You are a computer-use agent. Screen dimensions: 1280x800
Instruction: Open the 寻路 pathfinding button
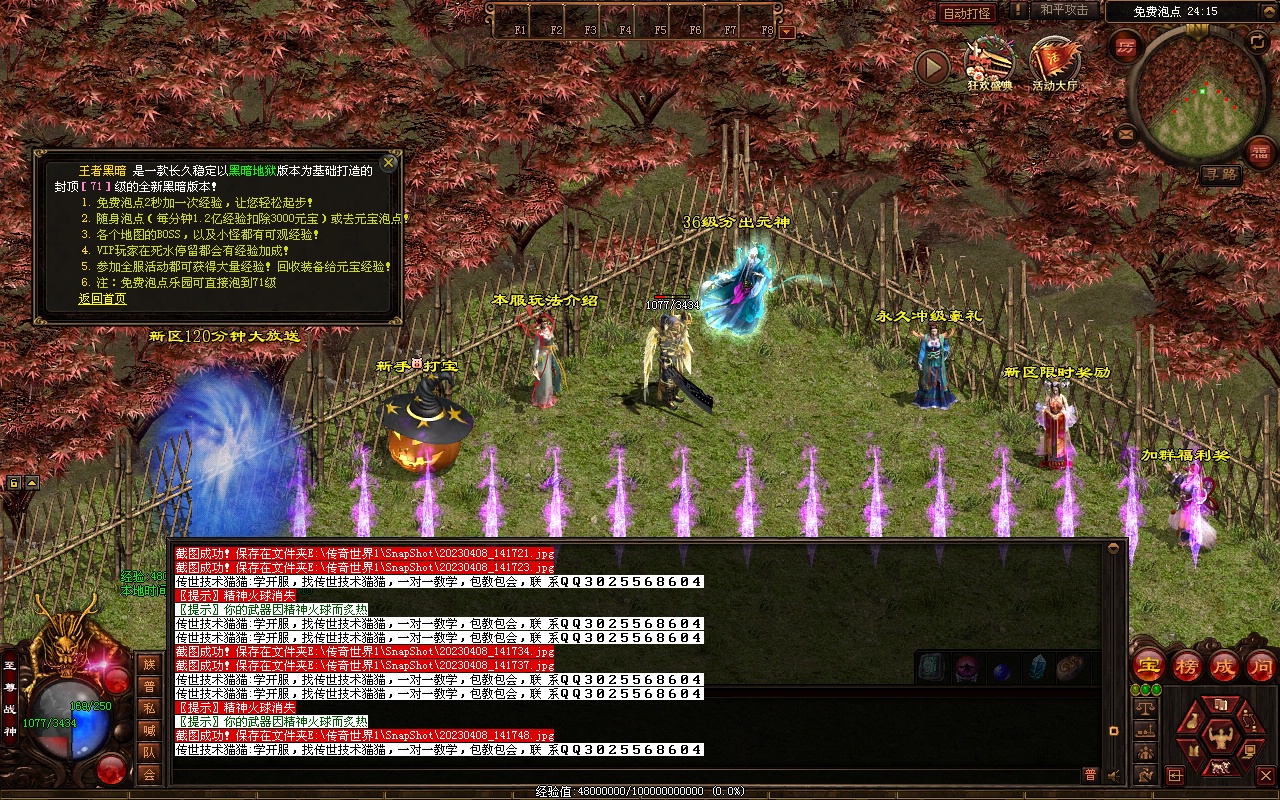1220,174
